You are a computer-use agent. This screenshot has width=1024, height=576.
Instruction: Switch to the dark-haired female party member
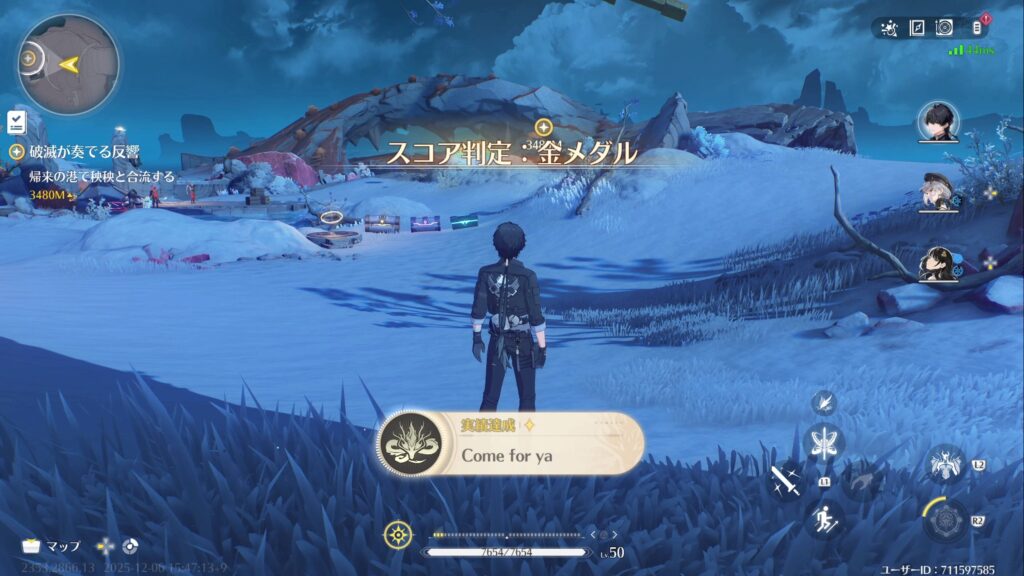[938, 263]
